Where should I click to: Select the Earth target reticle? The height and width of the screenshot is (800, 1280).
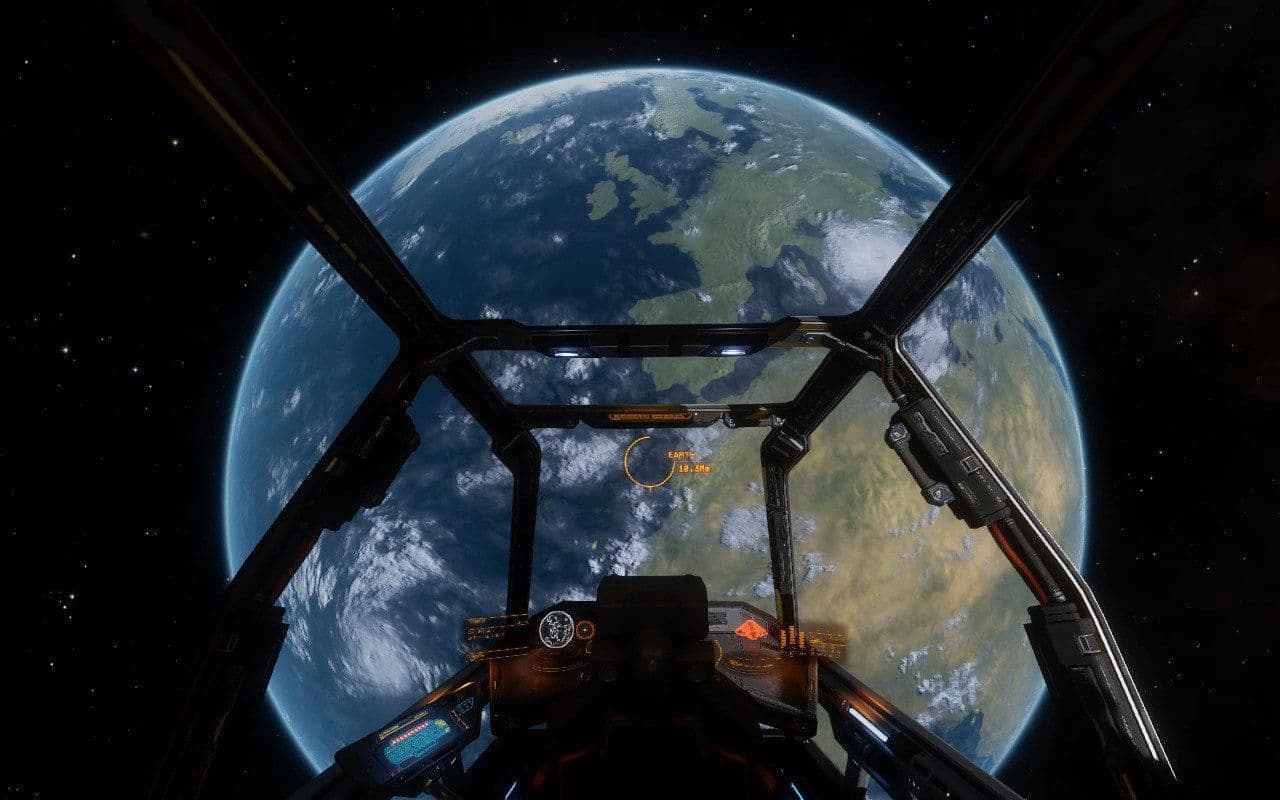[648, 460]
